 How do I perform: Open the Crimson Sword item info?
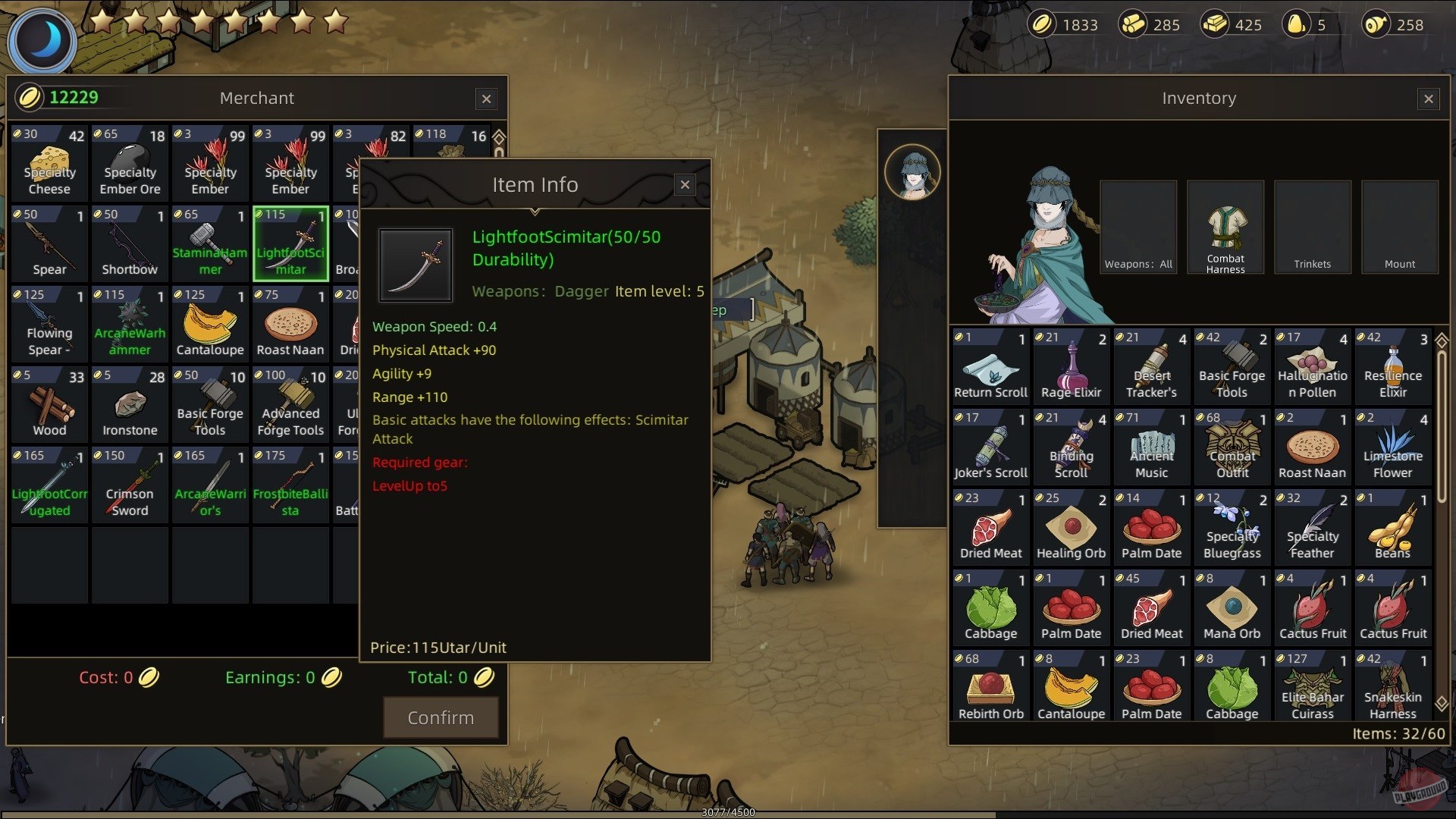[x=129, y=483]
